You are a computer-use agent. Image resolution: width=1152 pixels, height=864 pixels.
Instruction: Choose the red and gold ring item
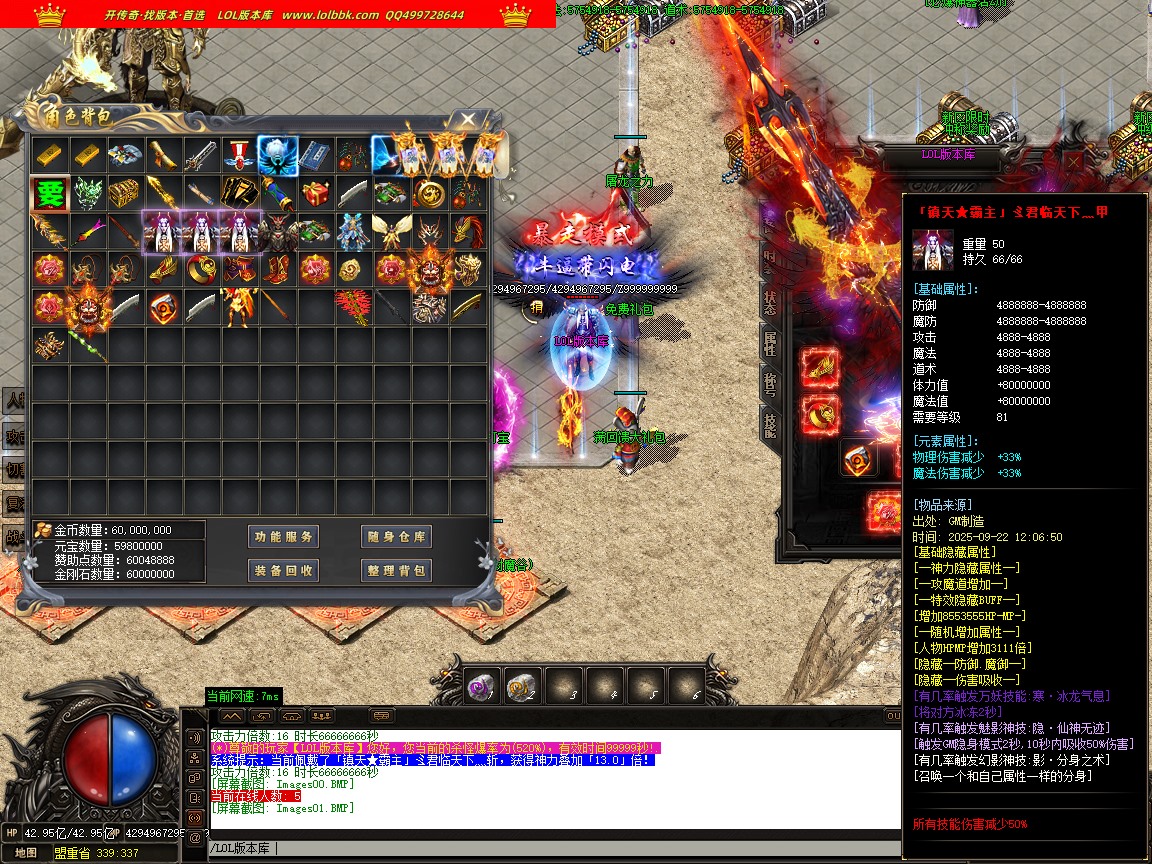pos(201,270)
